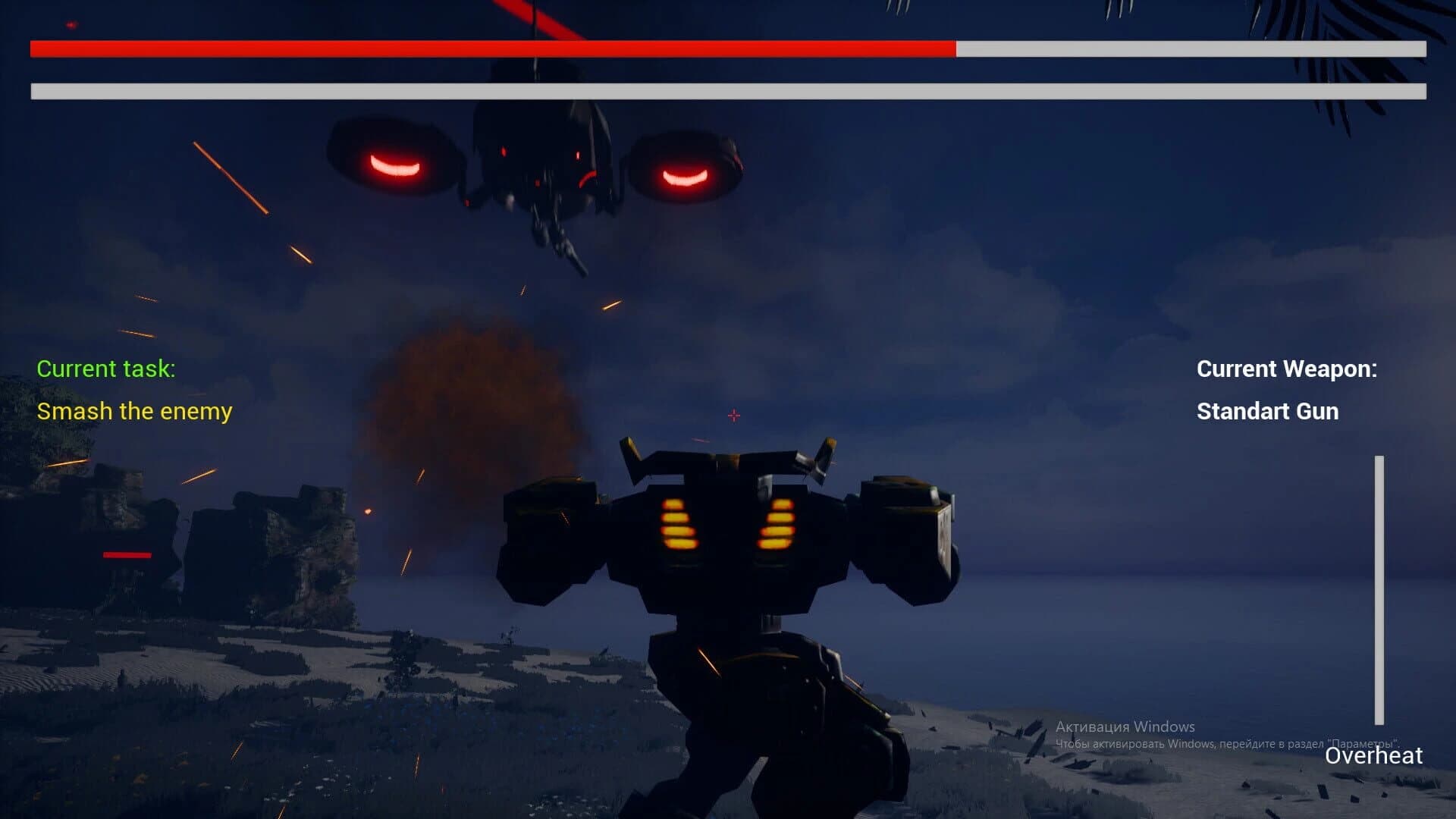Image resolution: width=1456 pixels, height=819 pixels.
Task: Click the 'Smash the enemy' objective text
Action: [x=135, y=411]
